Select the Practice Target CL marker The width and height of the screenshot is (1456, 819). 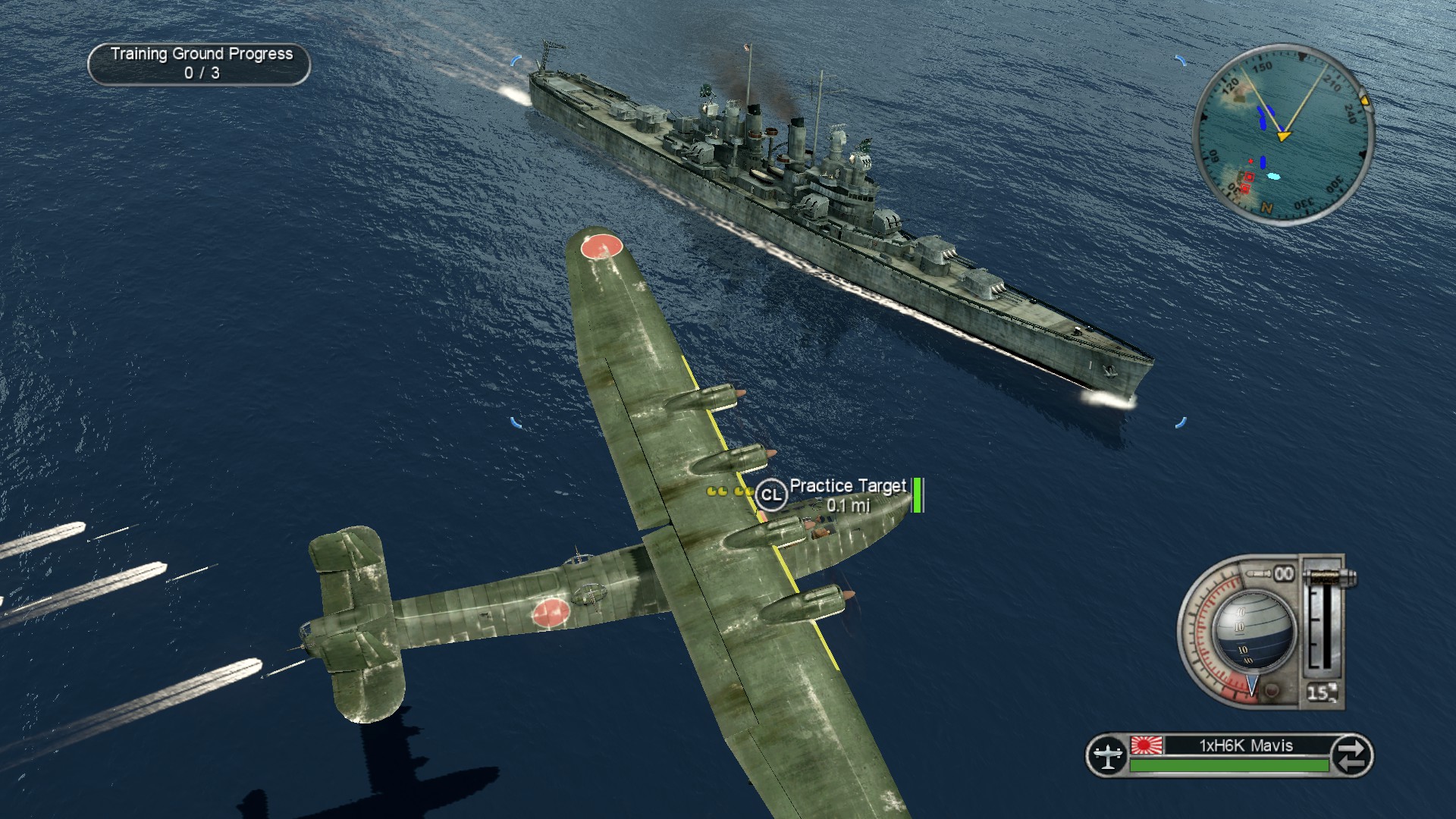pyautogui.click(x=770, y=495)
